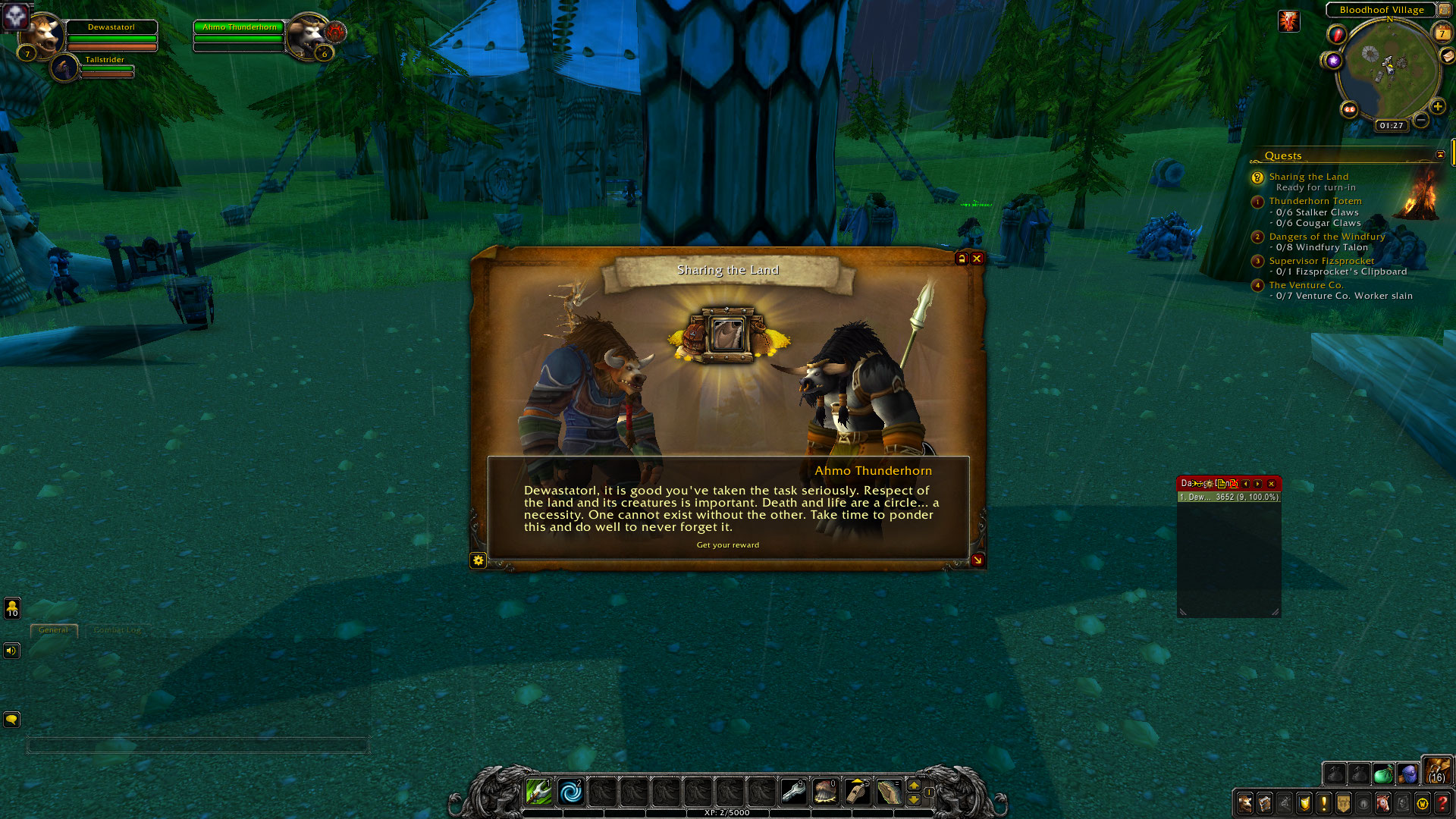1456x819 pixels.
Task: Click the XP progress bar
Action: coord(728,812)
